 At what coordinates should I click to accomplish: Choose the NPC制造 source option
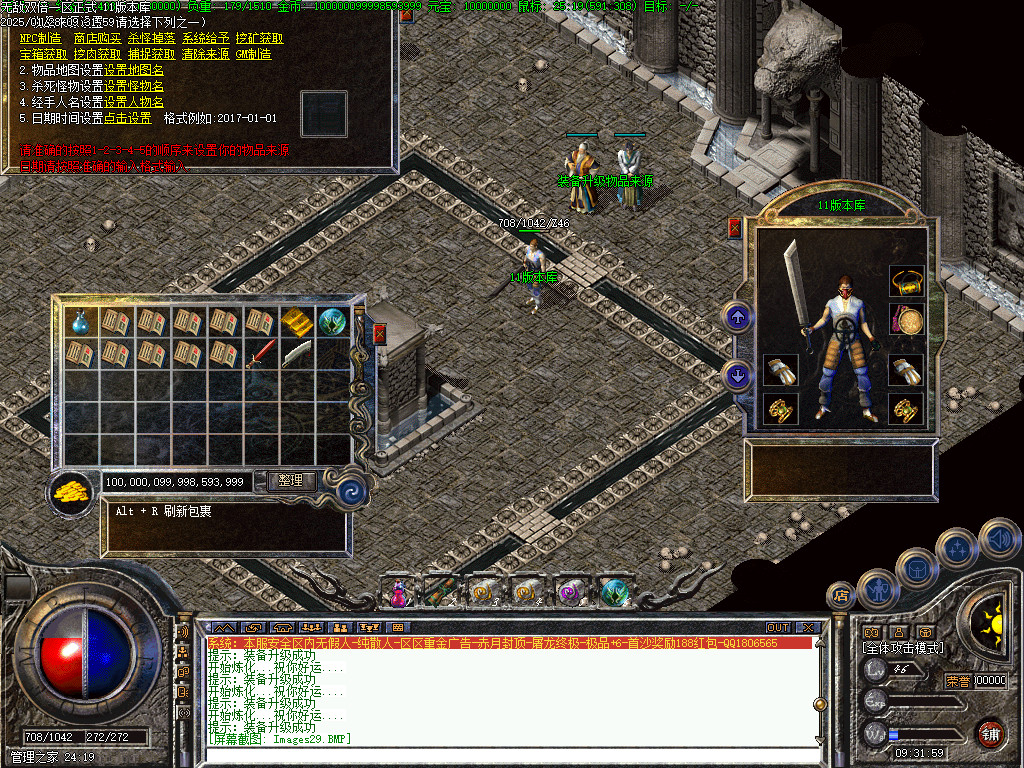click(40, 39)
